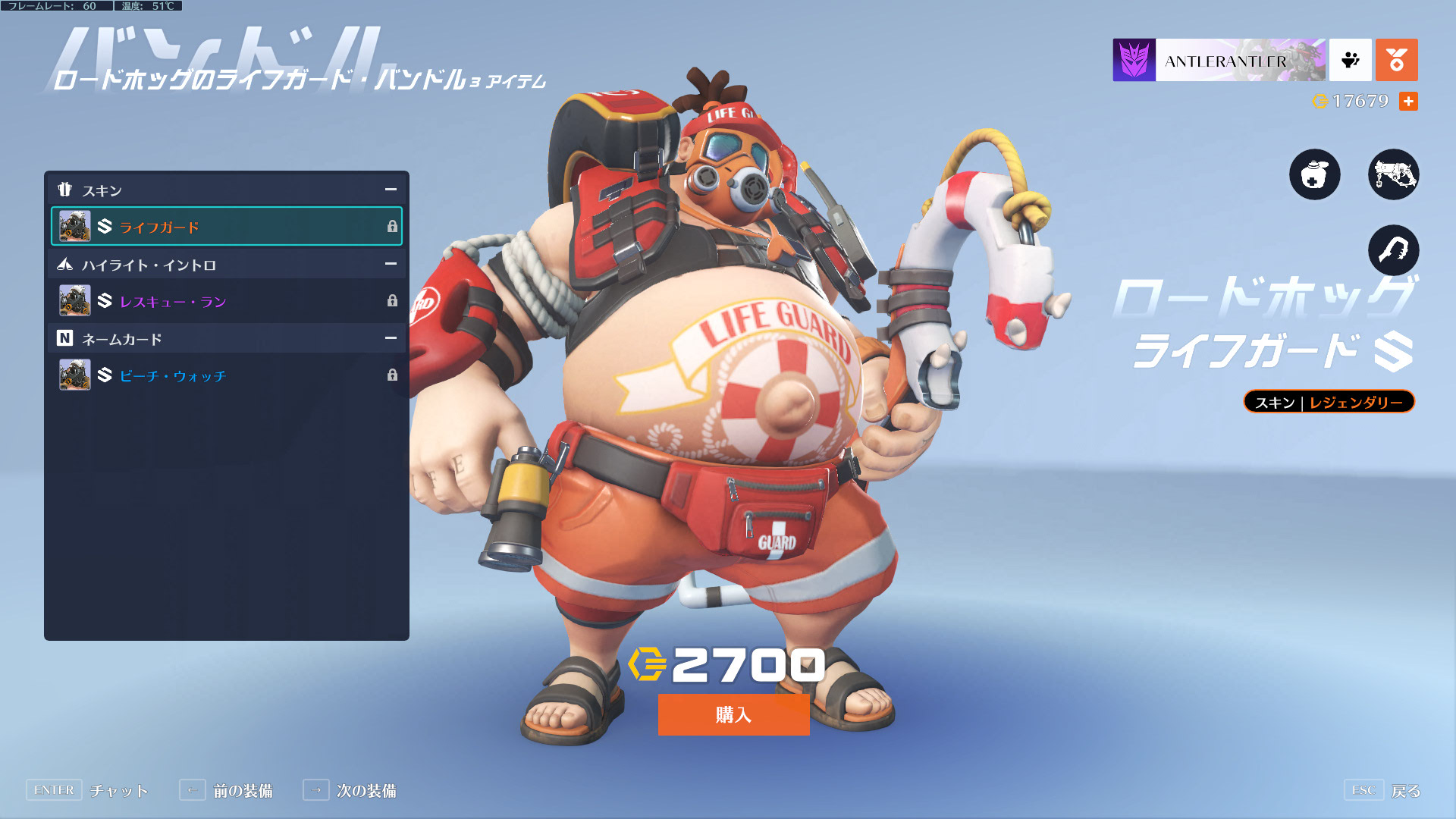This screenshot has width=1456, height=819.
Task: Choose the レスキュー・ラン highlight intro
Action: [x=226, y=301]
